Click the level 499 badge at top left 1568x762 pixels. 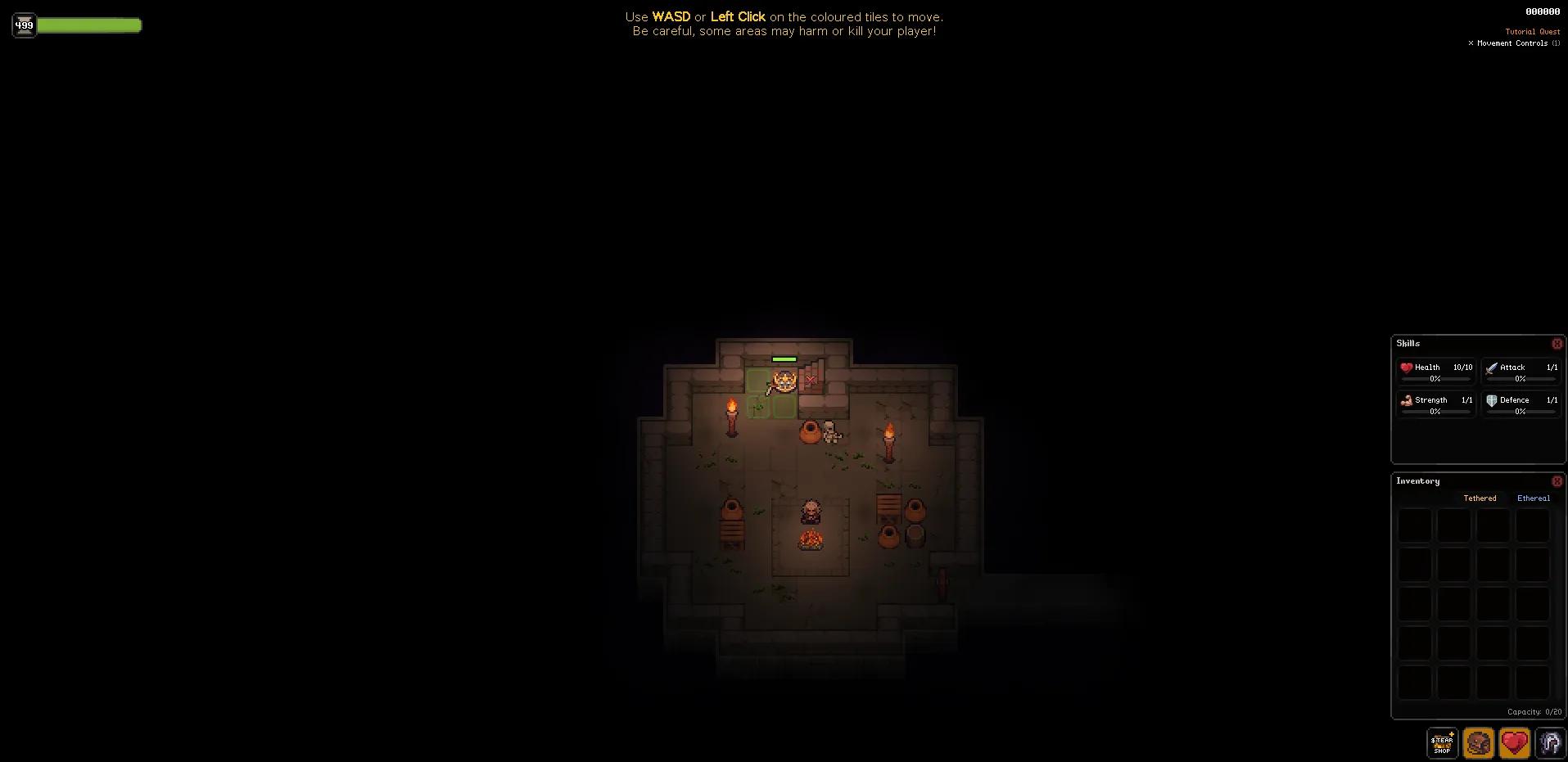(x=24, y=25)
